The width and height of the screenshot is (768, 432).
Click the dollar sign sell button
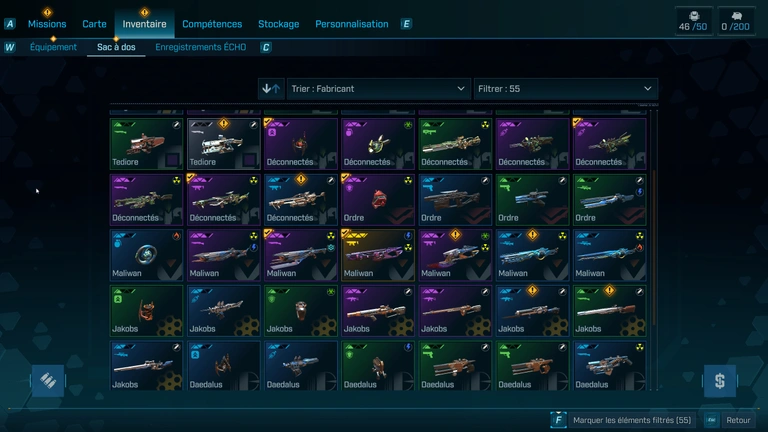tap(719, 381)
